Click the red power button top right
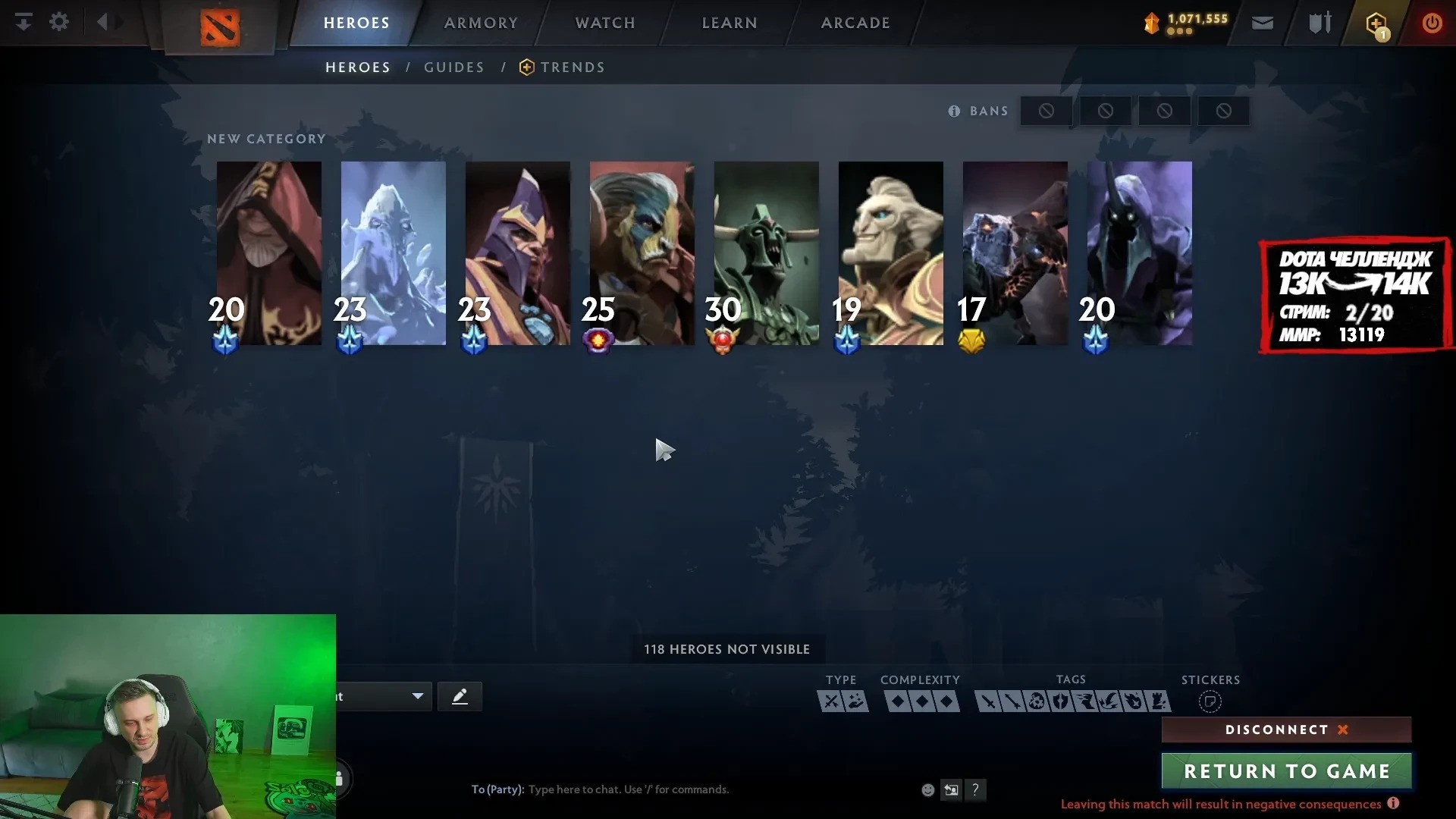1456x819 pixels. [1432, 23]
